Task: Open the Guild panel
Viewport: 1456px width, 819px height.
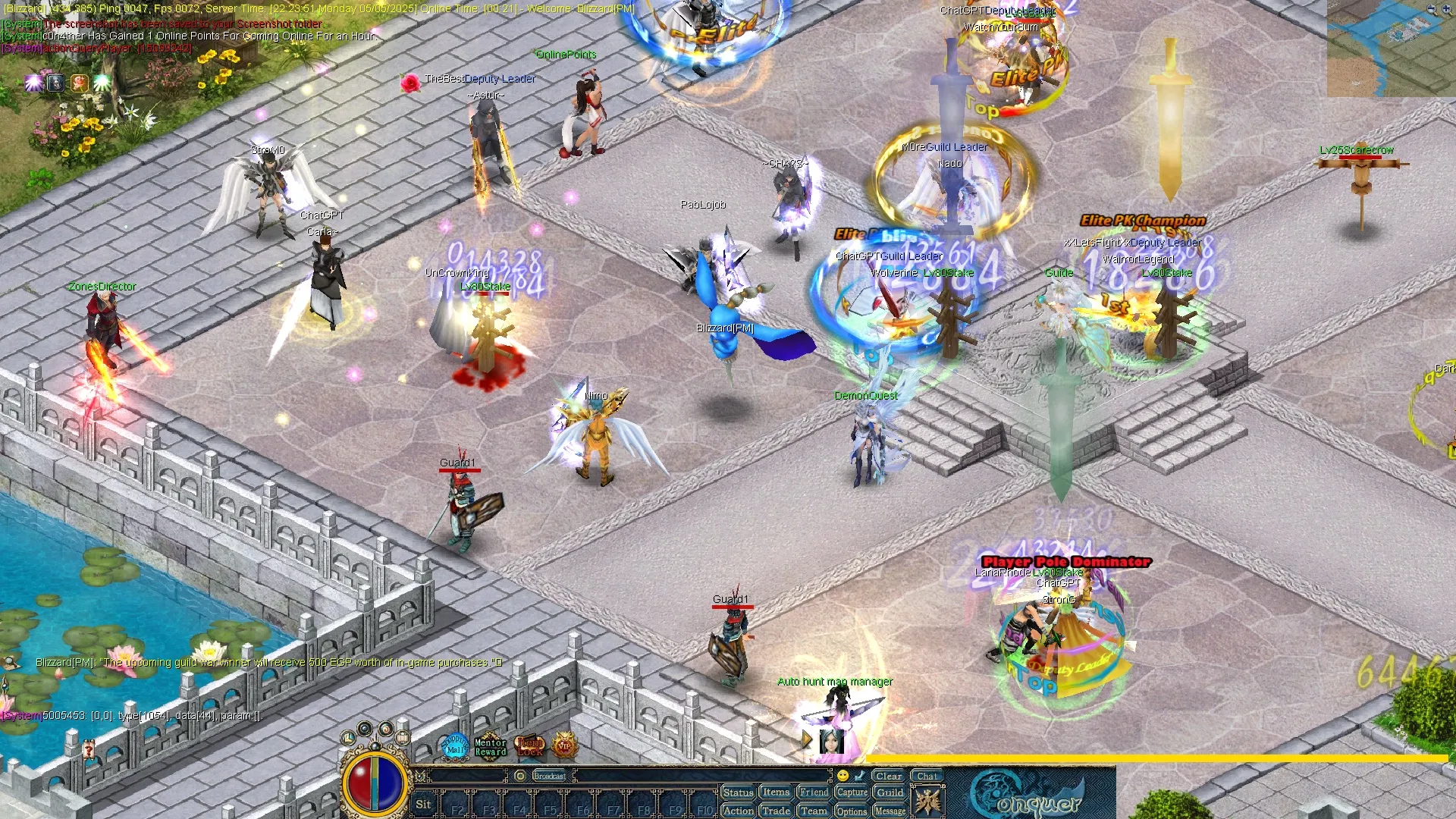Action: pos(890,792)
